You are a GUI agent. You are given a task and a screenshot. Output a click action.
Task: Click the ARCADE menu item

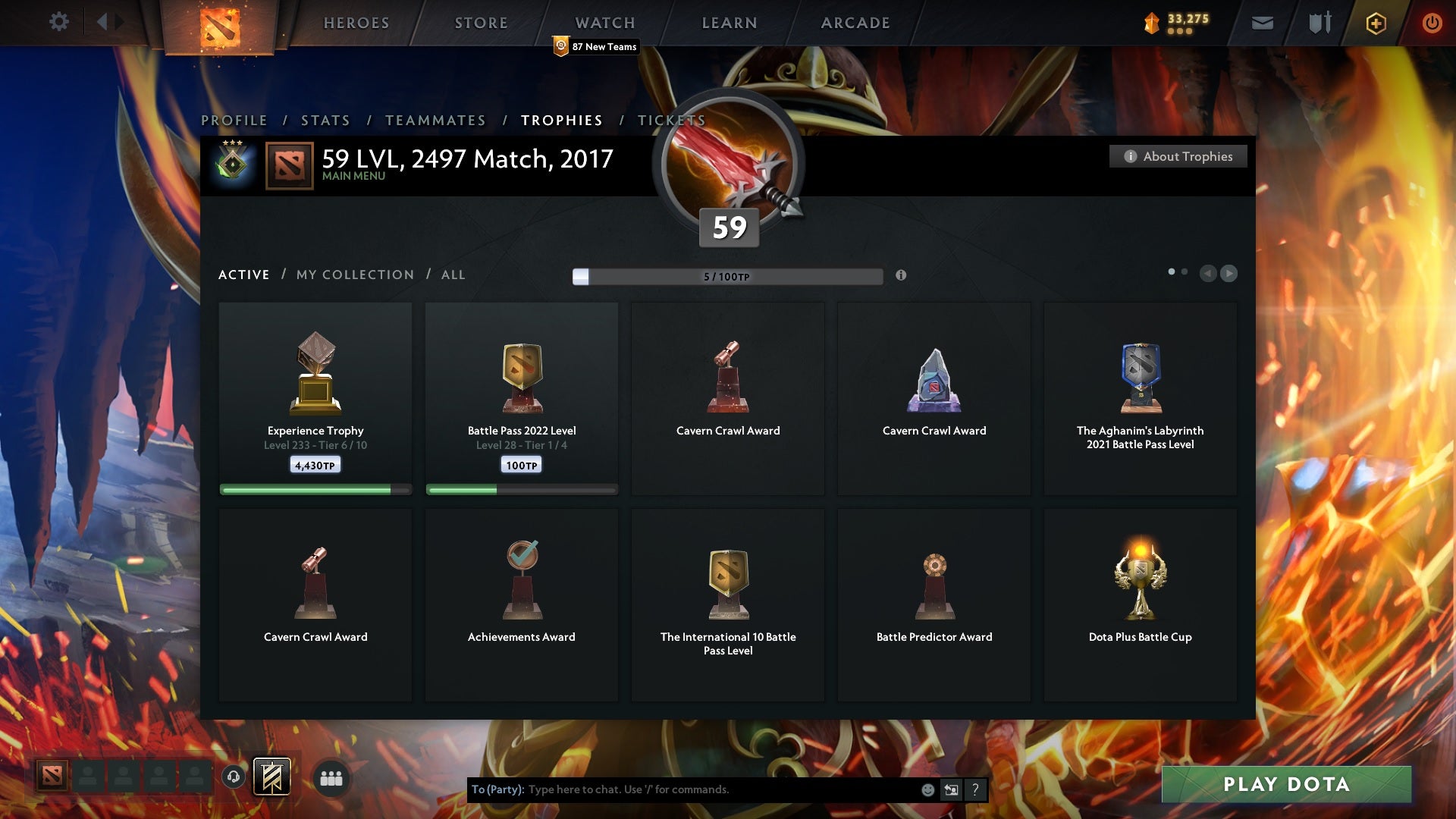[x=855, y=23]
